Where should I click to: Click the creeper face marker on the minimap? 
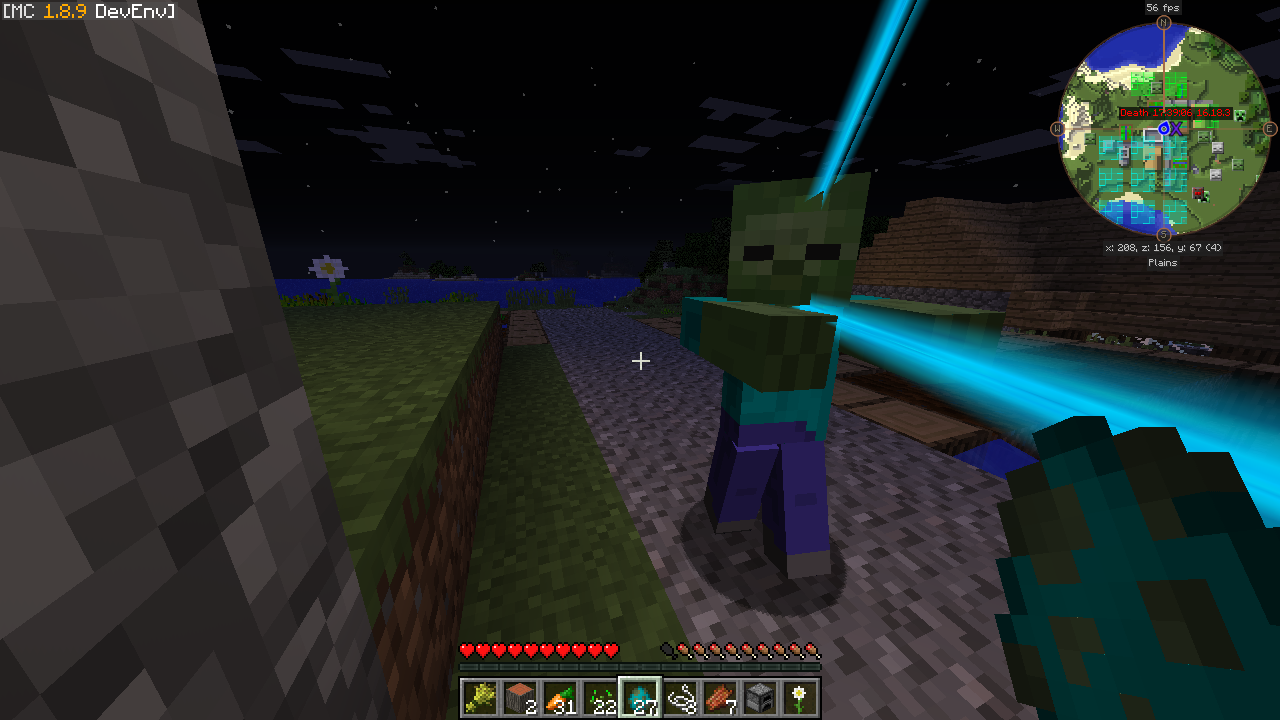coord(1241,117)
